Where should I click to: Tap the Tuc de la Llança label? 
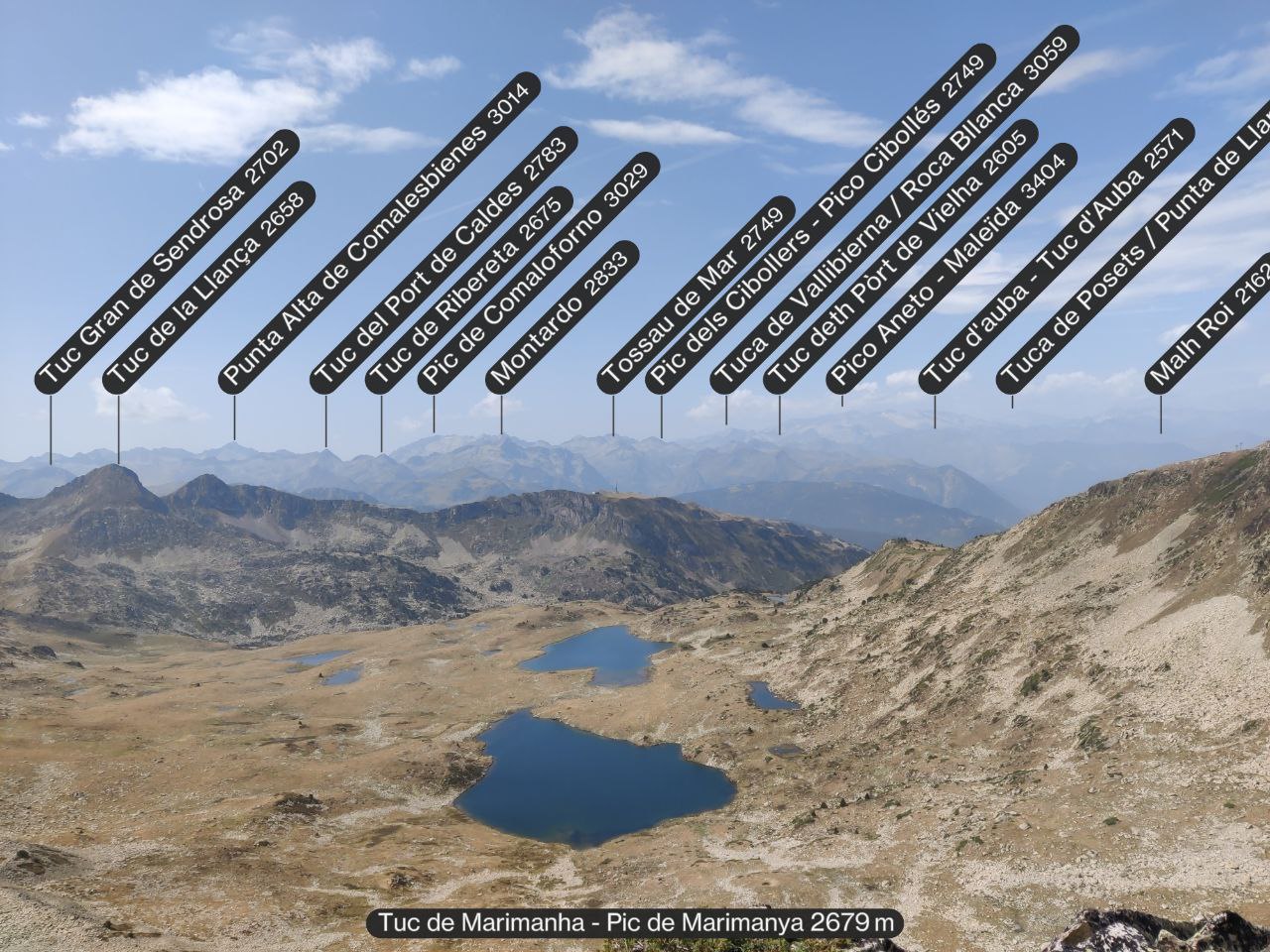[x=208, y=288]
